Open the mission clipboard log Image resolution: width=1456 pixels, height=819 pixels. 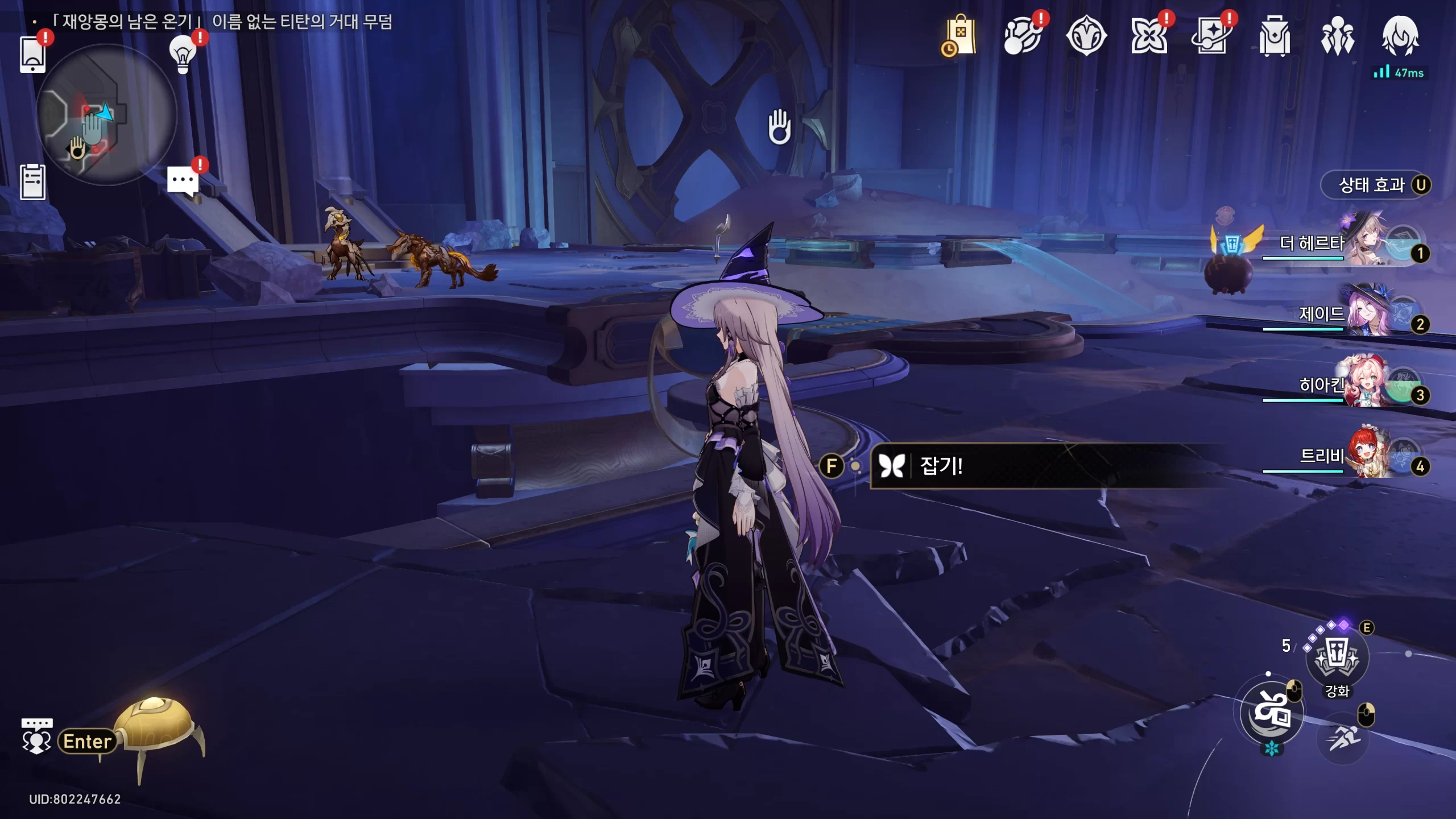tap(32, 182)
